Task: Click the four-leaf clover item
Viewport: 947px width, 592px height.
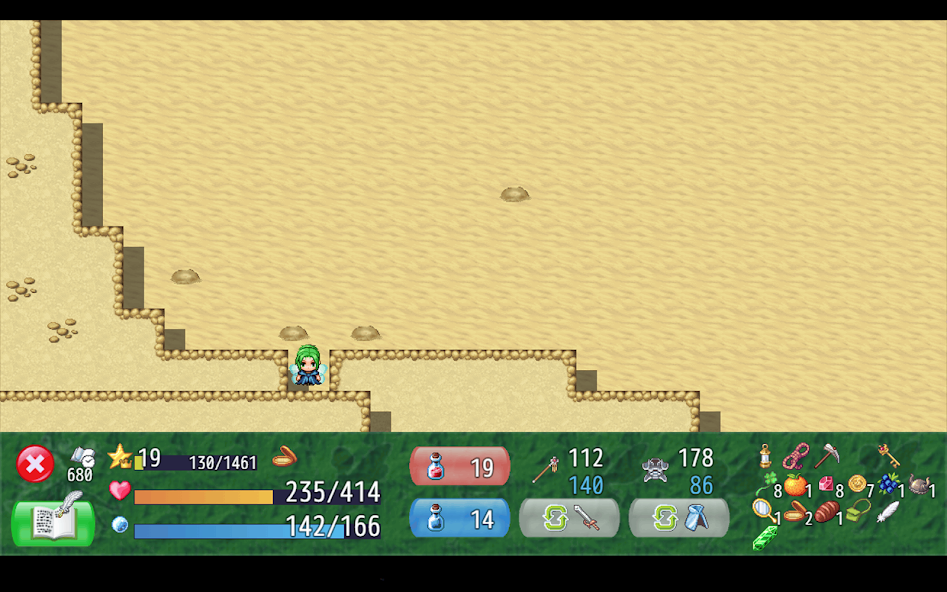Action: coord(768,484)
